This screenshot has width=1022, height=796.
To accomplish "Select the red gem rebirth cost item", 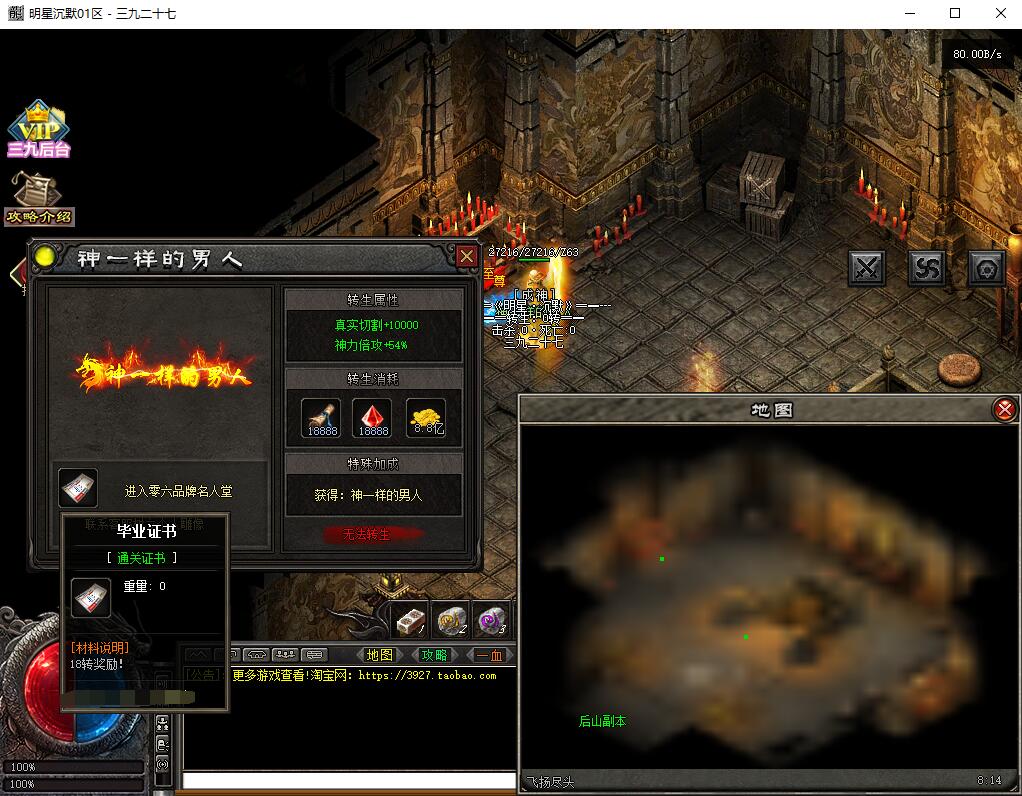I will pyautogui.click(x=373, y=418).
